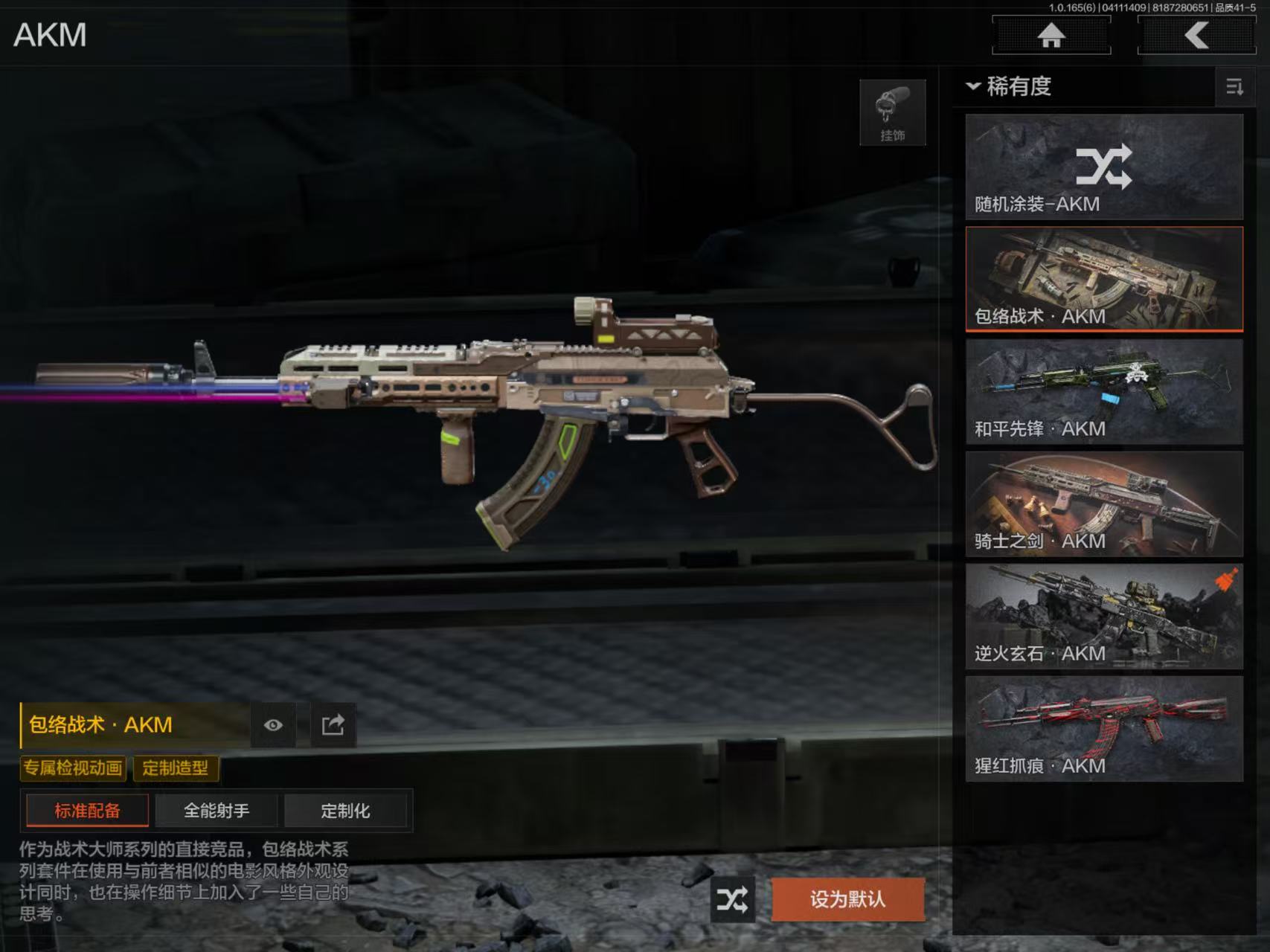The height and width of the screenshot is (952, 1270).
Task: Choose the 猩红抓痕·AKM red skin
Action: pyautogui.click(x=1104, y=729)
